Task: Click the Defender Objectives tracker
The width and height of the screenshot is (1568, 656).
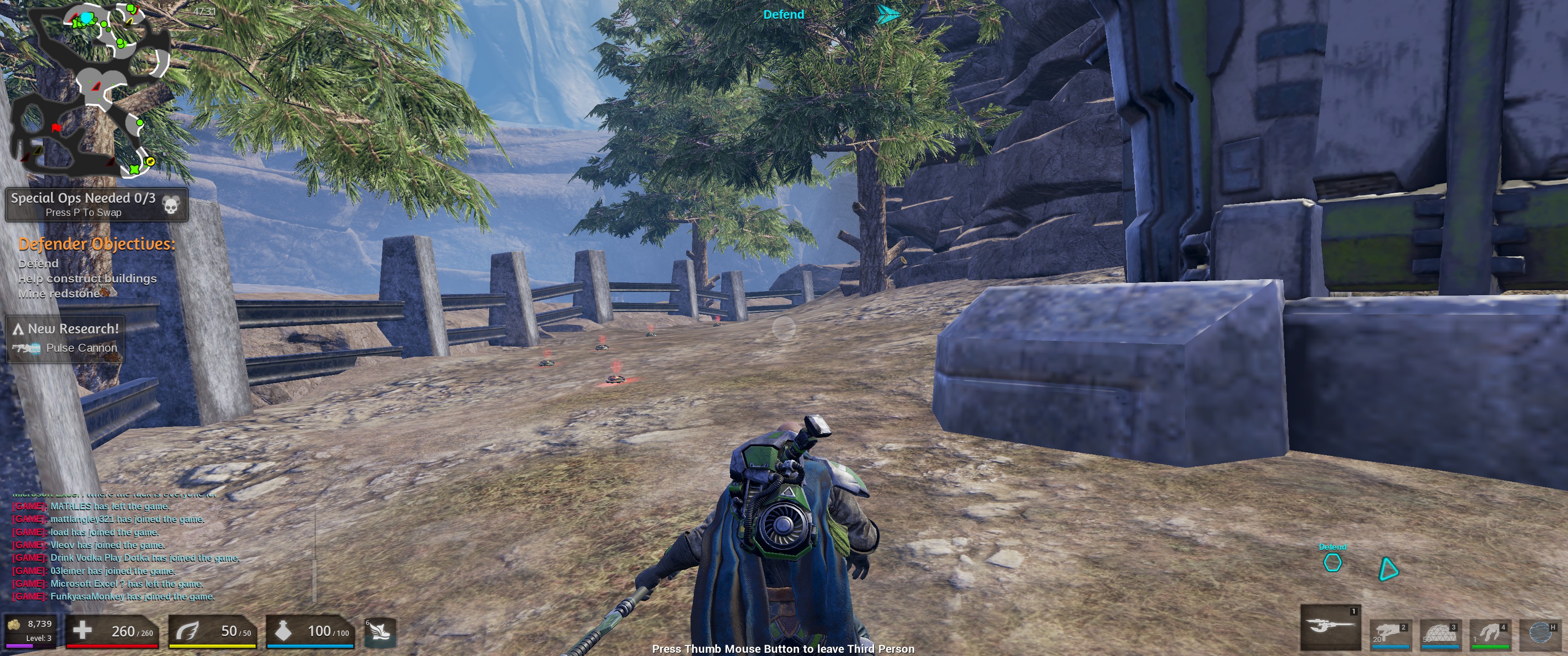Action: click(96, 268)
